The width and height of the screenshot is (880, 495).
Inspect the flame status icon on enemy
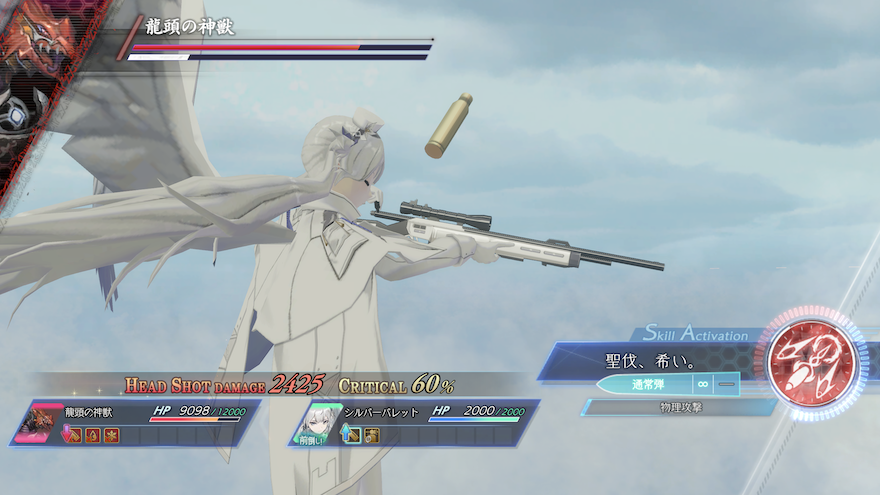[x=91, y=435]
